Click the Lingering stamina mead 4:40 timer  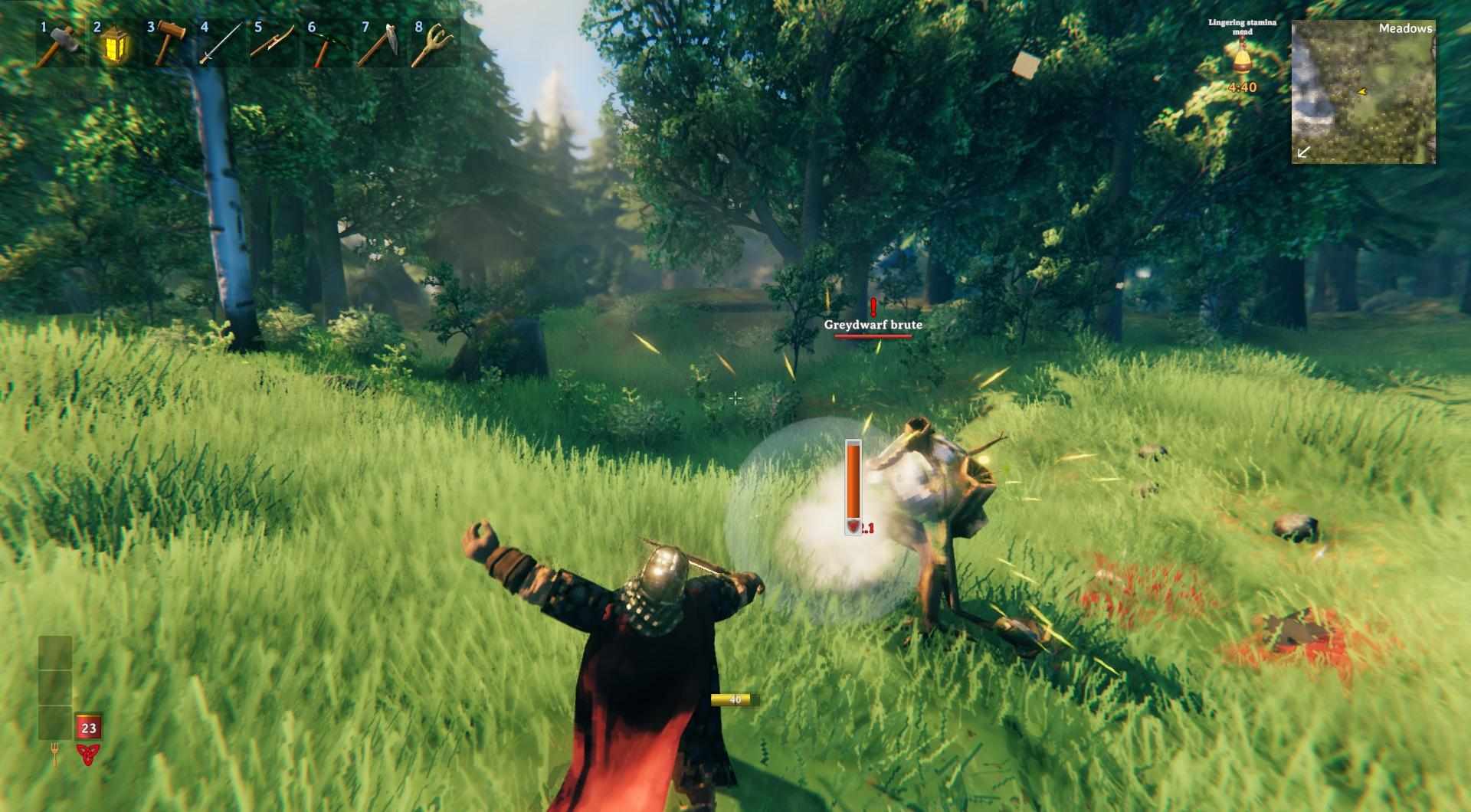(x=1242, y=87)
